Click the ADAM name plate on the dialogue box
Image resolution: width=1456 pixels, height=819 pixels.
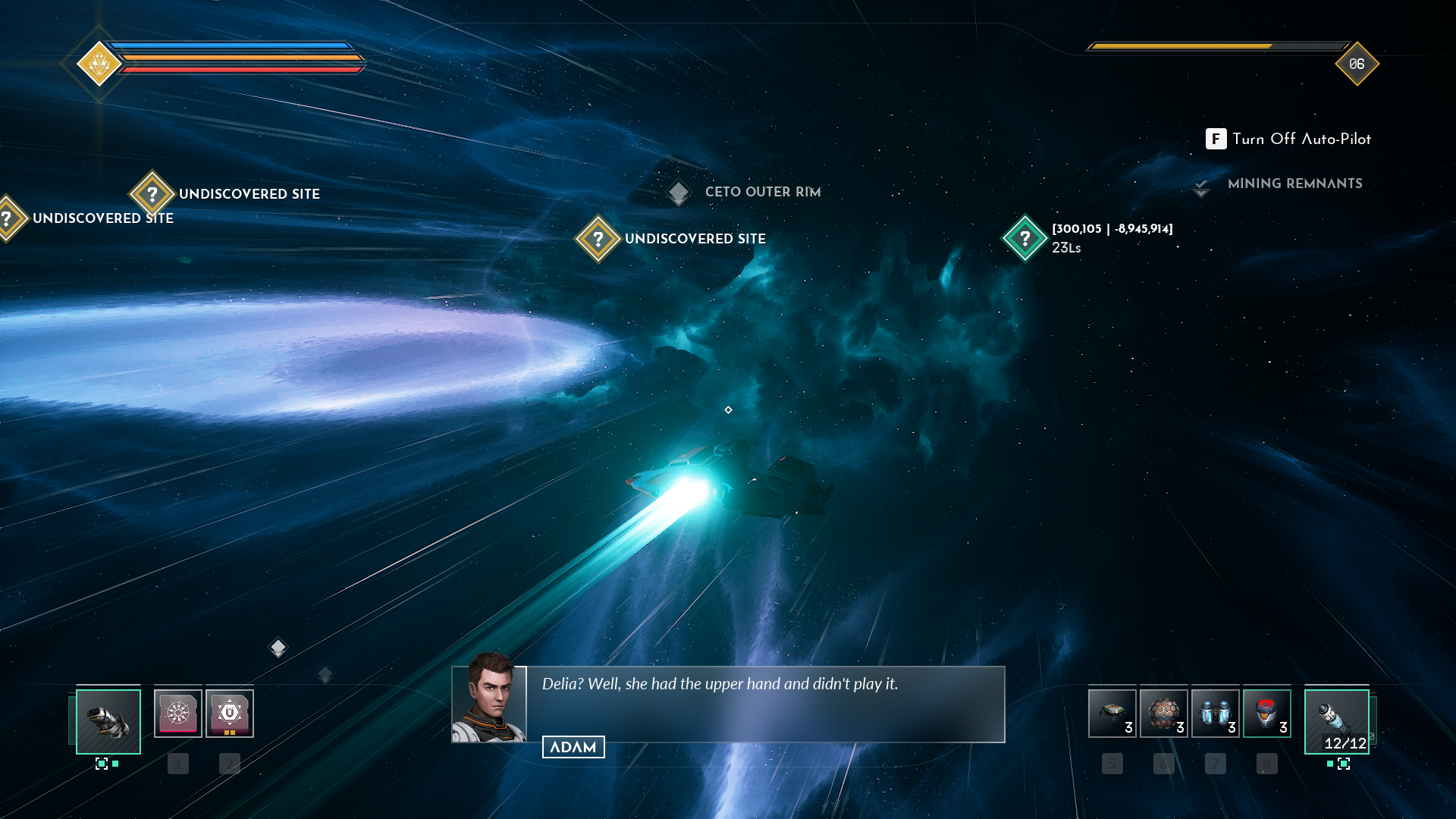pyautogui.click(x=573, y=746)
